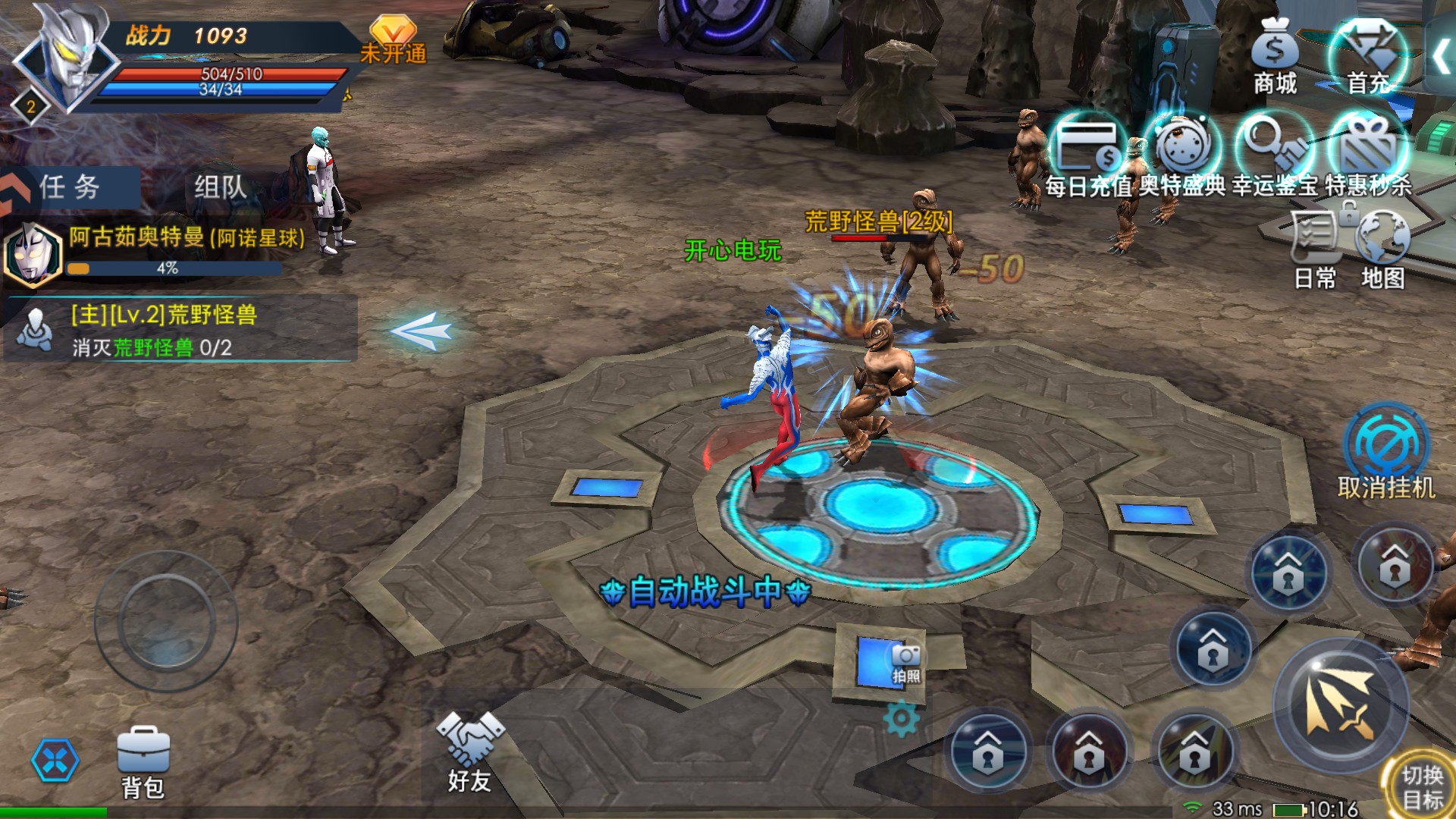Open the 每日充值 daily recharge

pos(1089,155)
